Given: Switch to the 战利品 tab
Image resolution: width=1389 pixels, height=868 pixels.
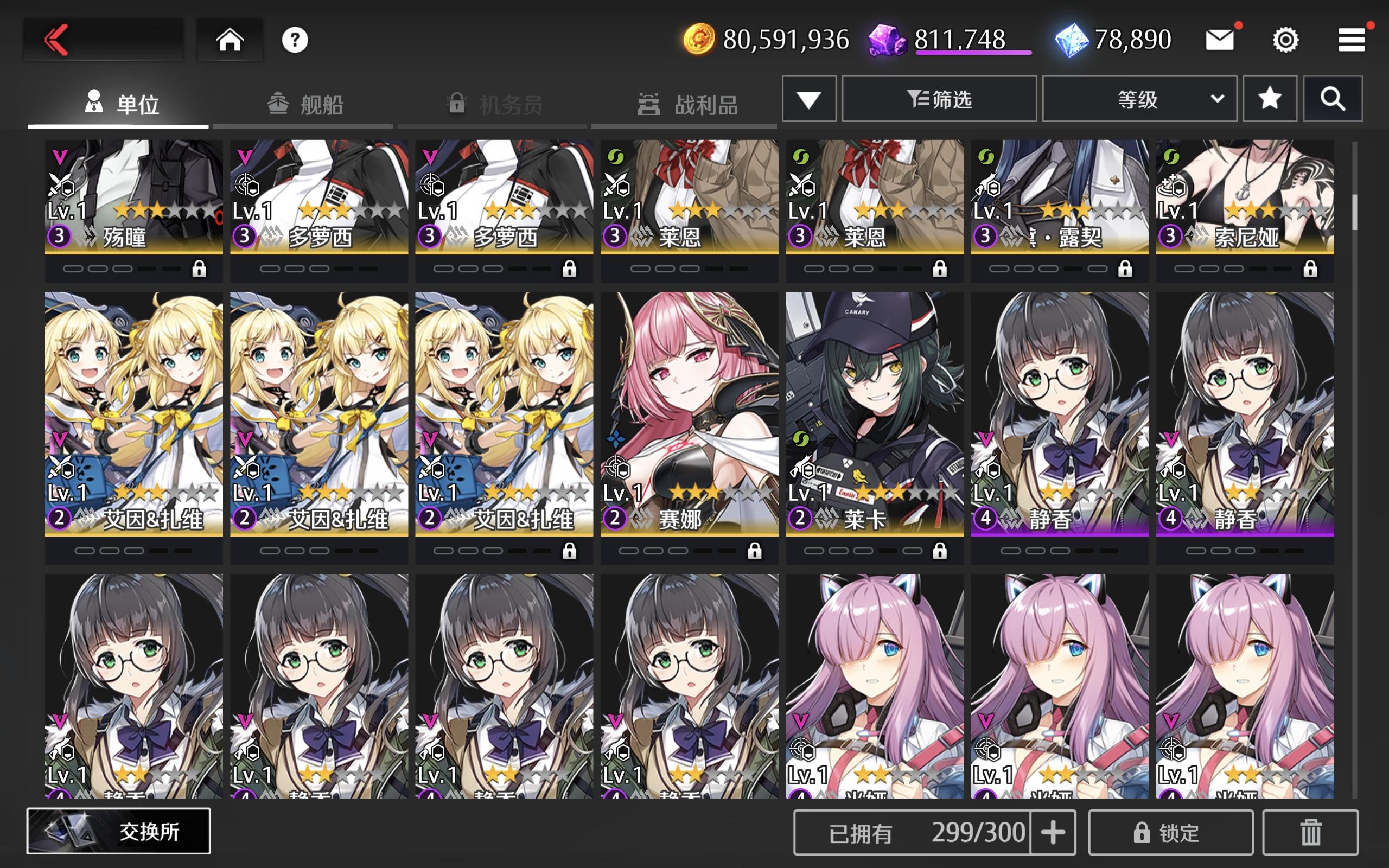Looking at the screenshot, I should click(x=705, y=105).
